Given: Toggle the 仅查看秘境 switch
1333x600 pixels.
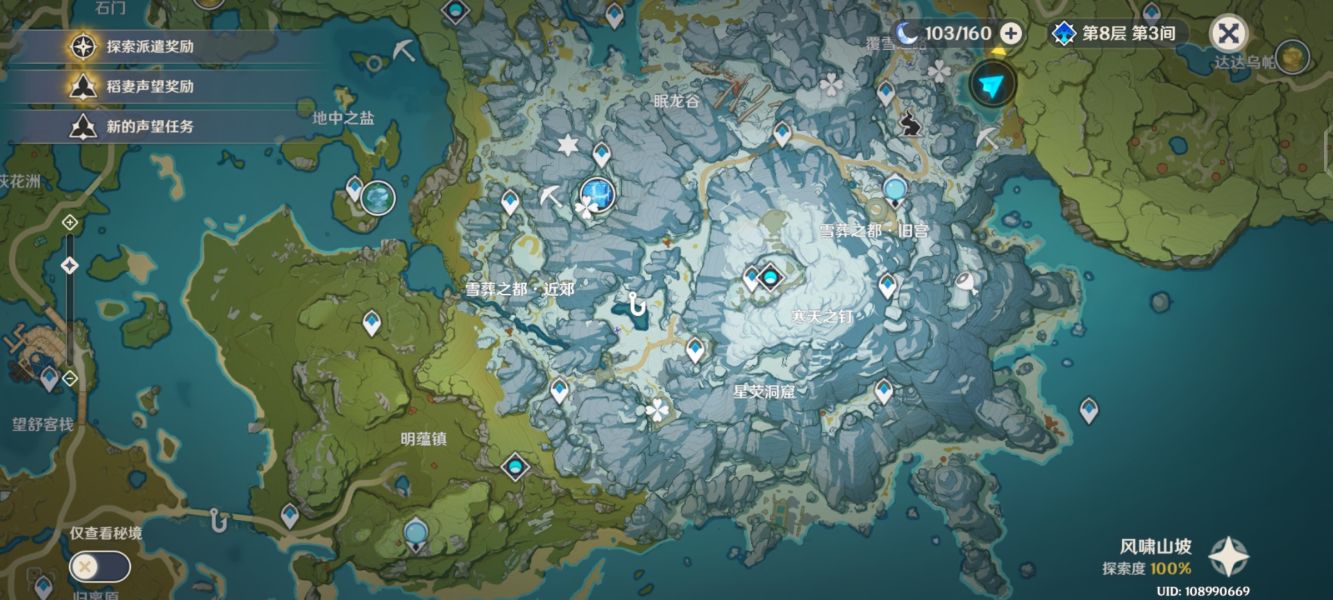Looking at the screenshot, I should pos(99,567).
